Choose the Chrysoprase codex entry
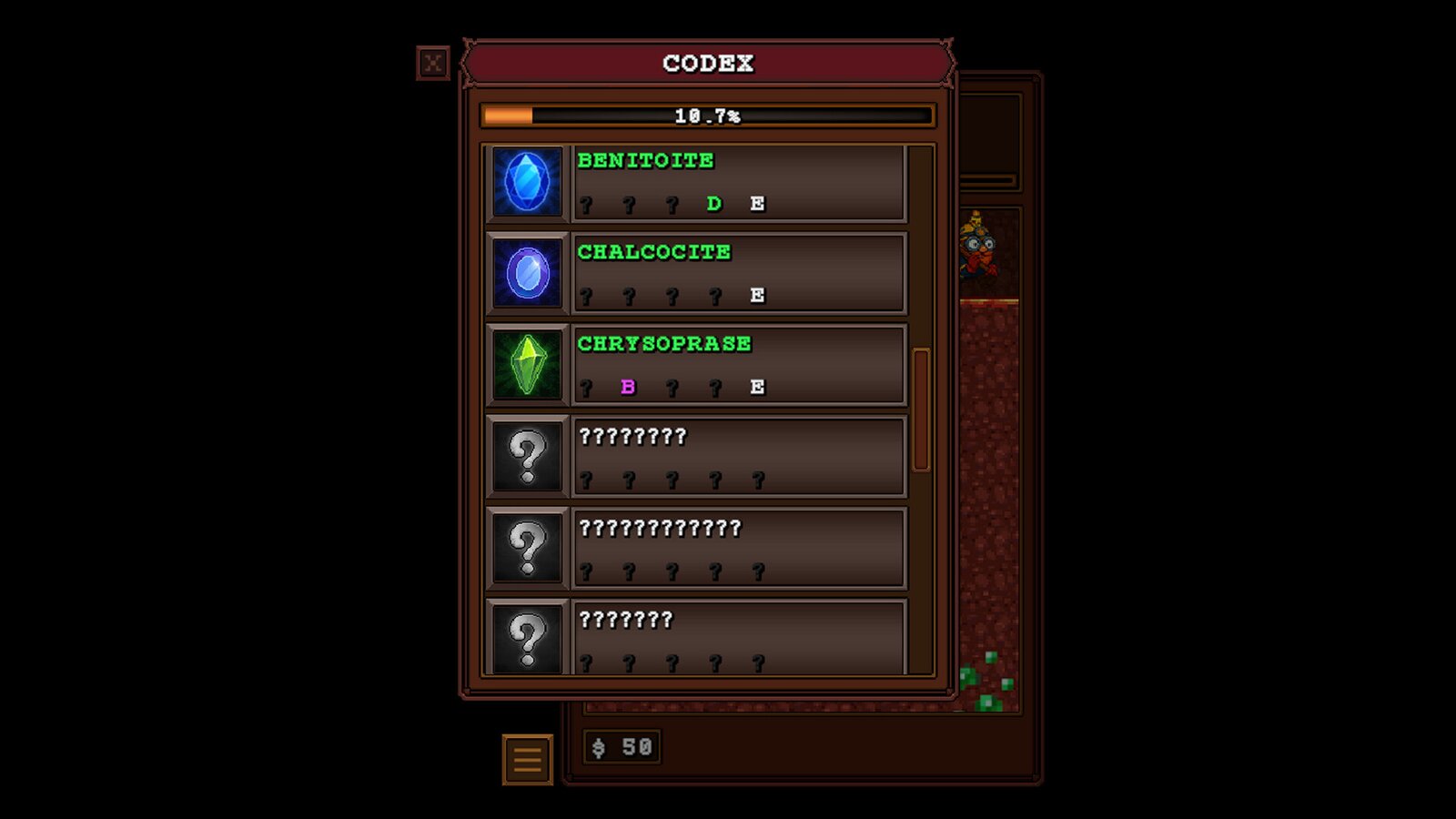Image resolution: width=1456 pixels, height=819 pixels. point(738,365)
